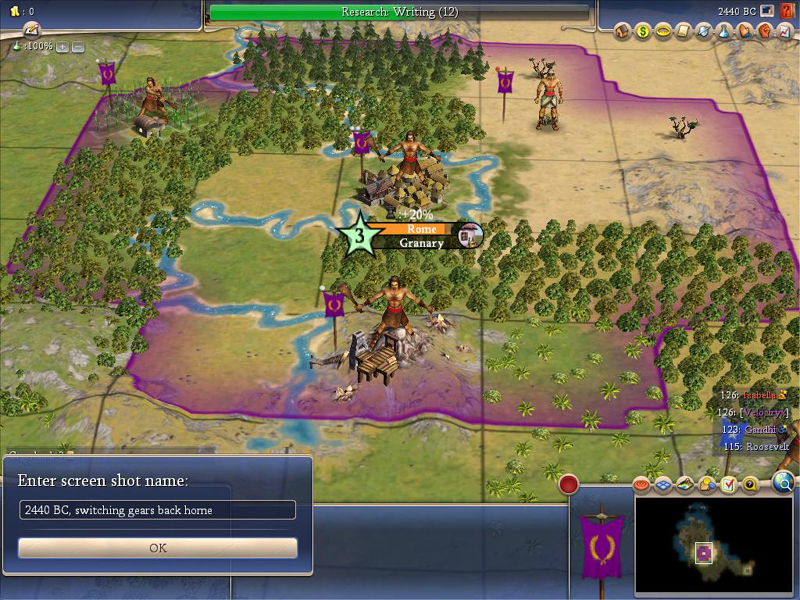The image size is (800, 600).
Task: Open the info screen chart icon
Action: (764, 31)
